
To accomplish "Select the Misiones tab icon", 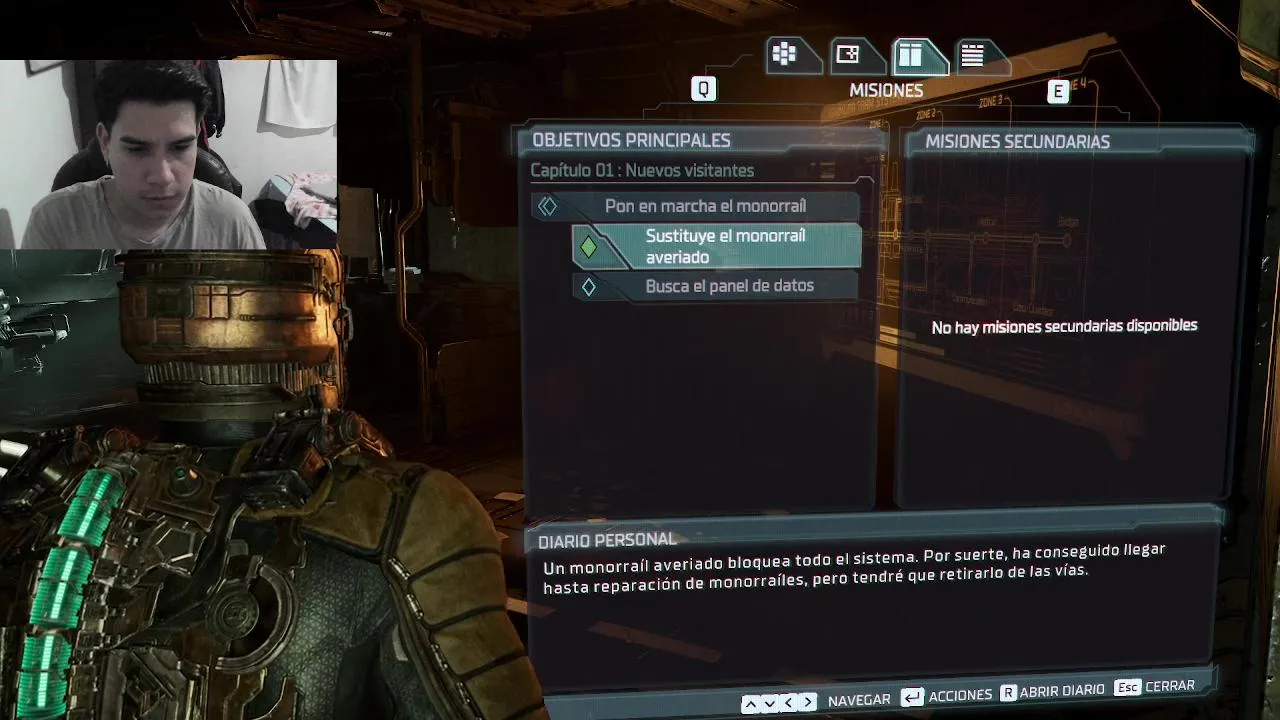I will pos(911,55).
